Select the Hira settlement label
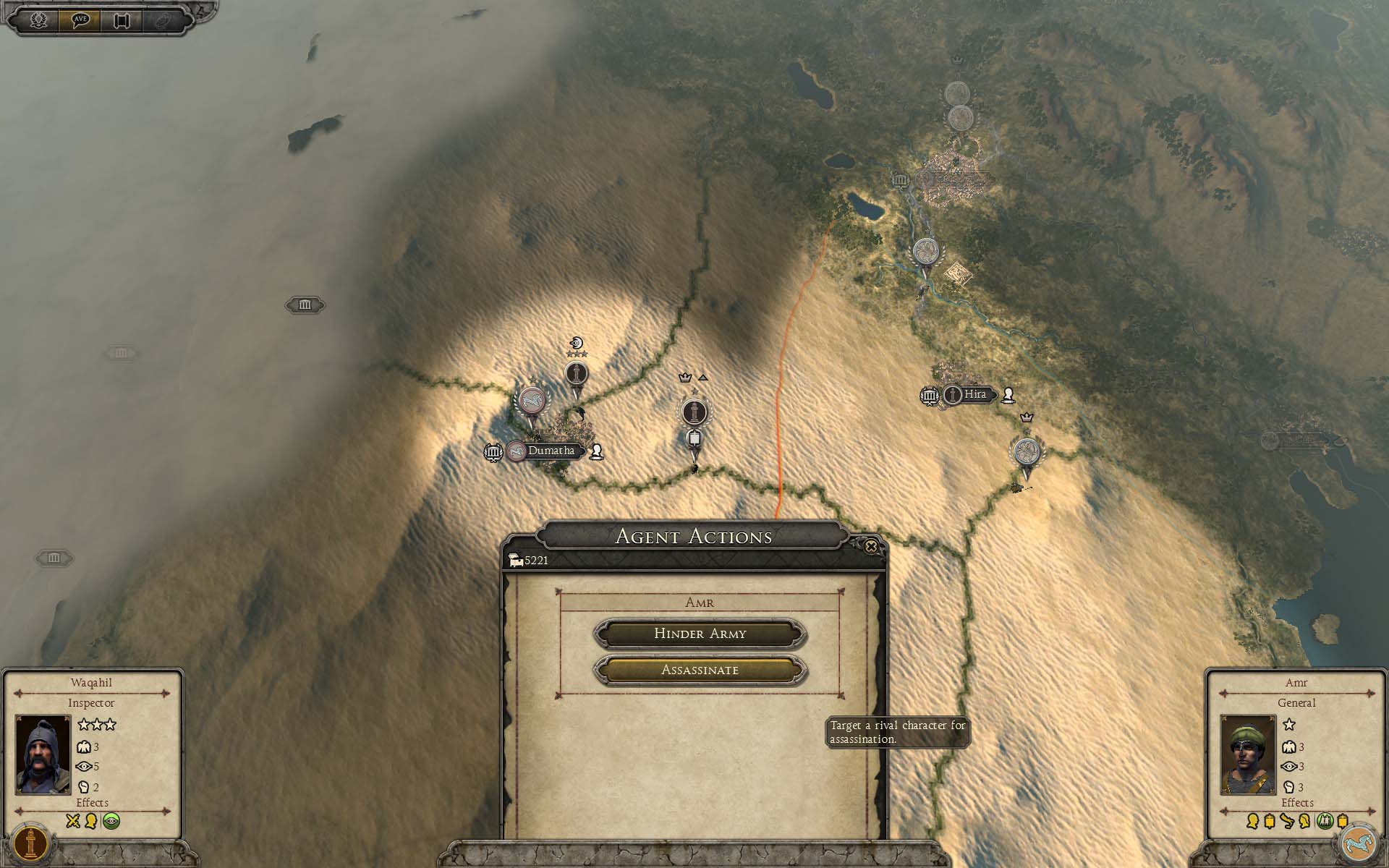 [x=974, y=394]
